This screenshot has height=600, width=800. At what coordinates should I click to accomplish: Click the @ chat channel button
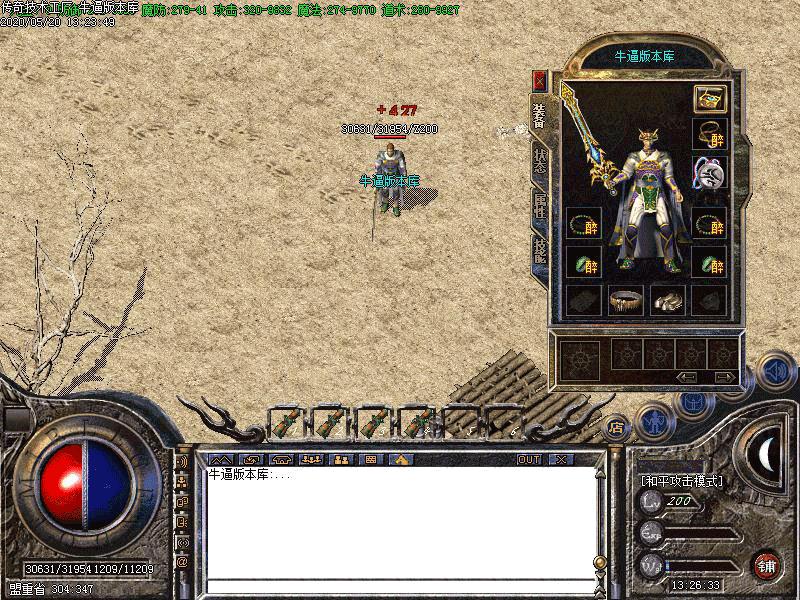click(x=183, y=561)
